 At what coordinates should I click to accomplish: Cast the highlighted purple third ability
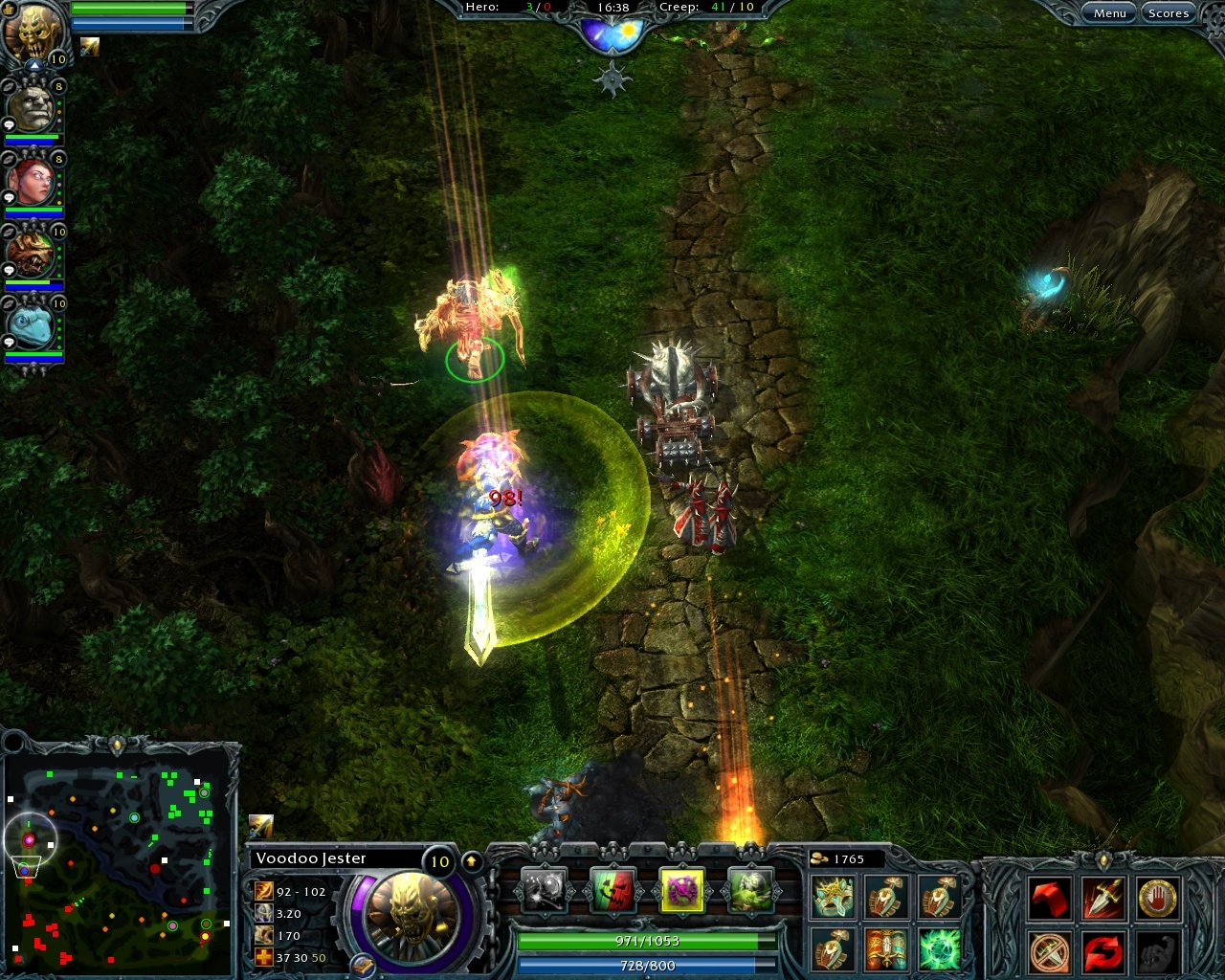click(684, 890)
